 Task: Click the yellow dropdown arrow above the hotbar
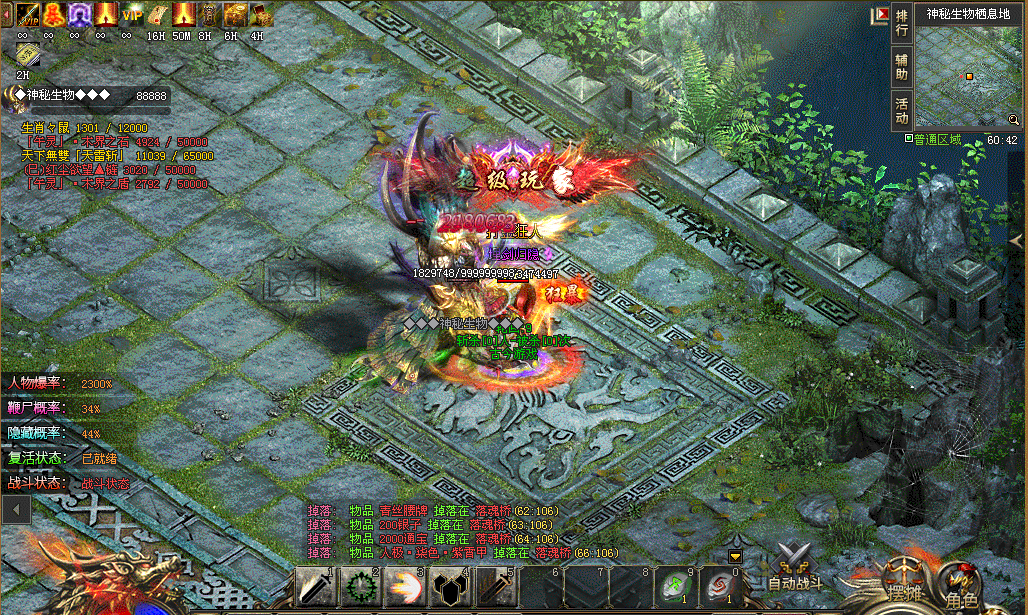[736, 555]
